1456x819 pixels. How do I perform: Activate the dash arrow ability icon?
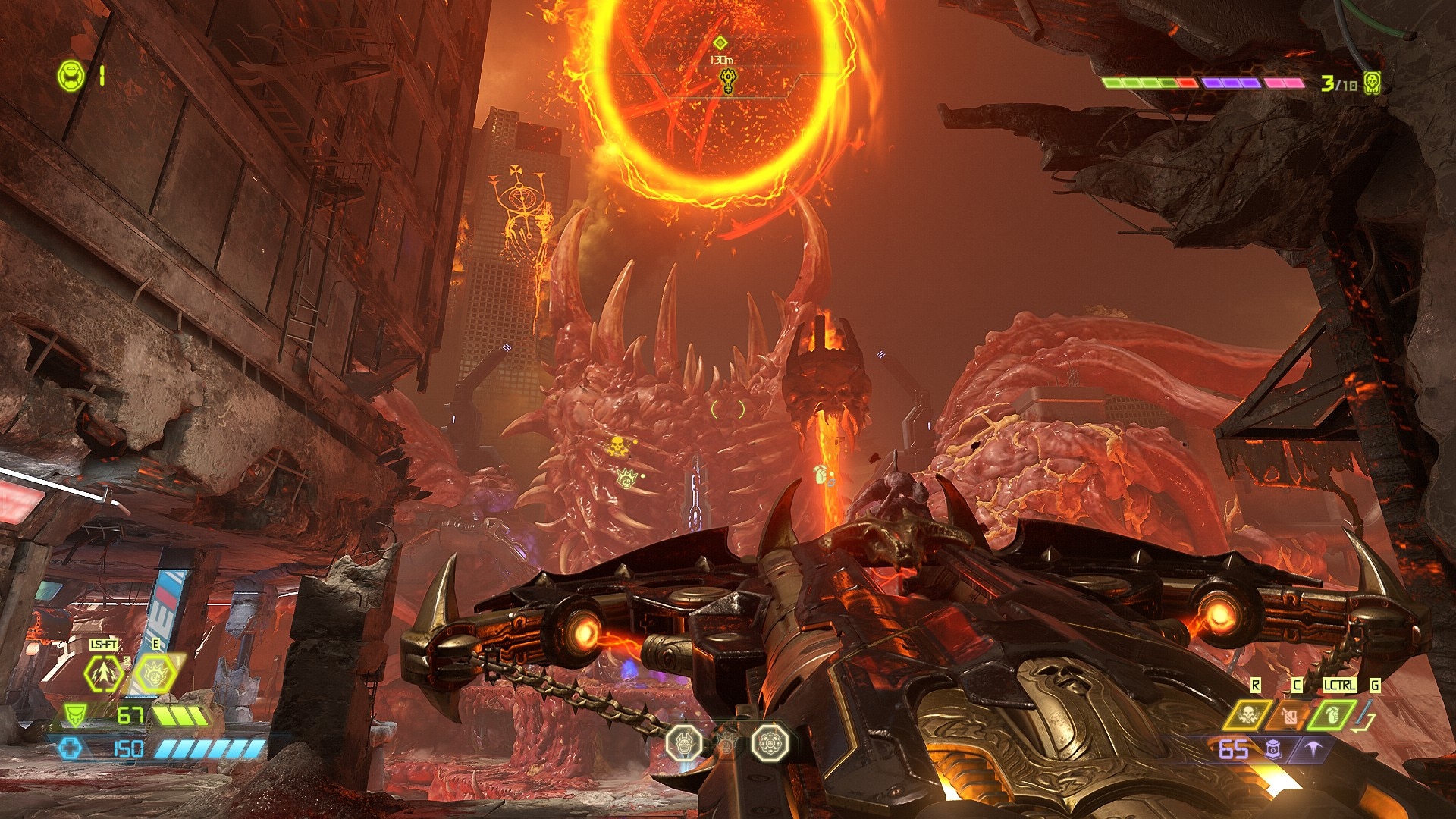103,673
